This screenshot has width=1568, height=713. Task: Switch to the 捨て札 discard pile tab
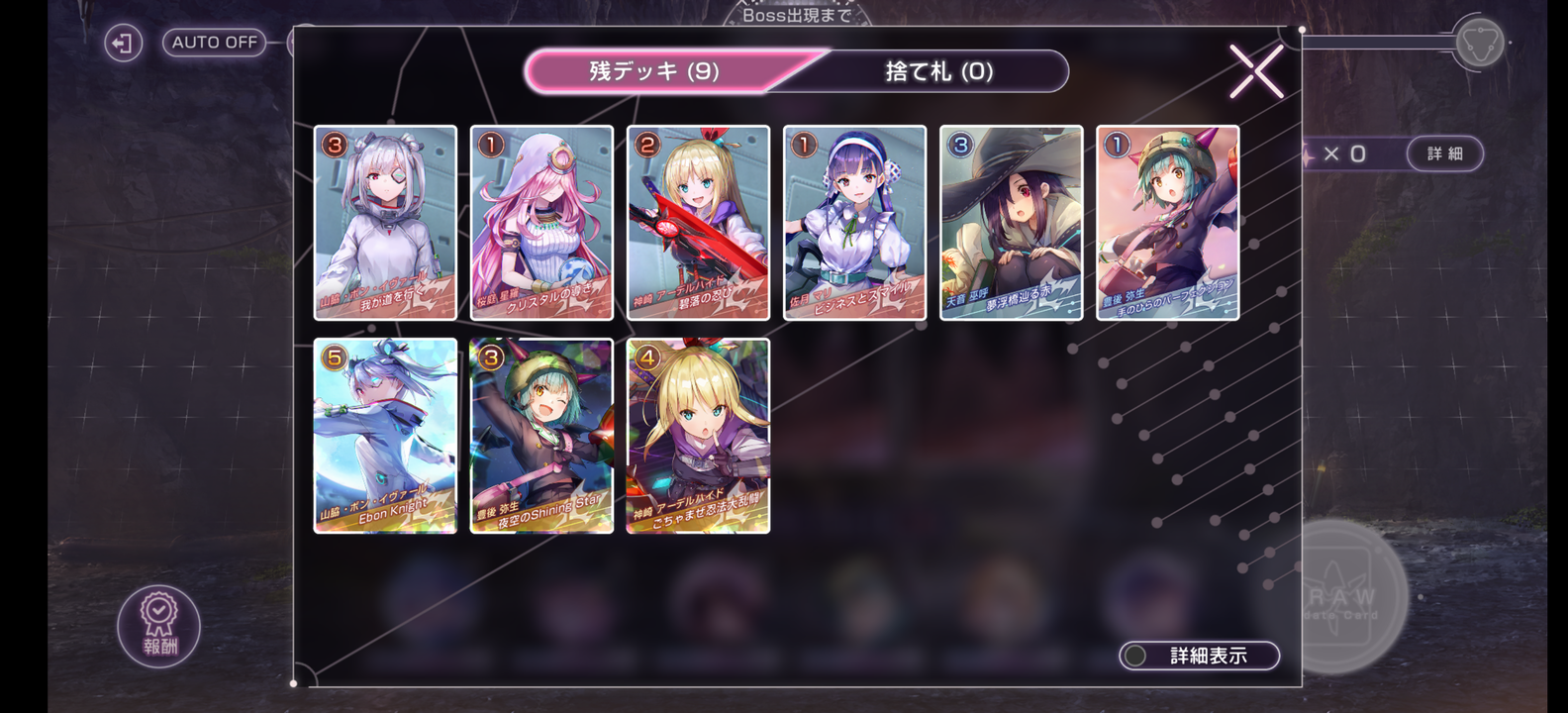point(938,70)
